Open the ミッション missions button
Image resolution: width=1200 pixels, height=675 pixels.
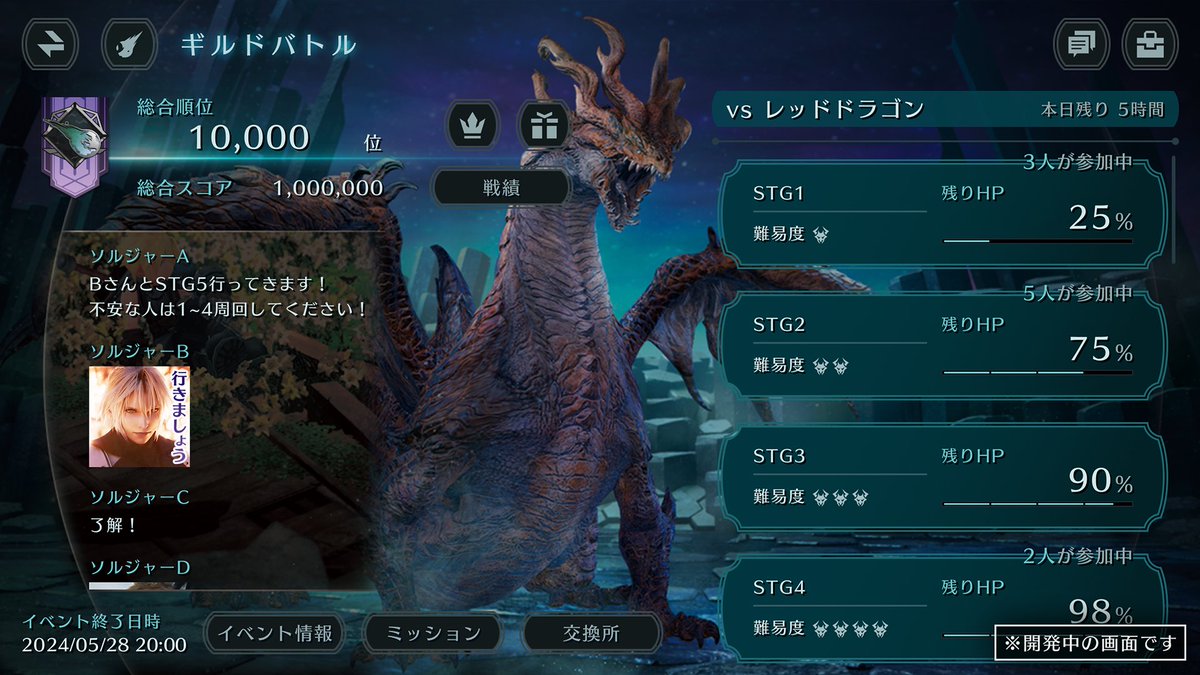(433, 633)
